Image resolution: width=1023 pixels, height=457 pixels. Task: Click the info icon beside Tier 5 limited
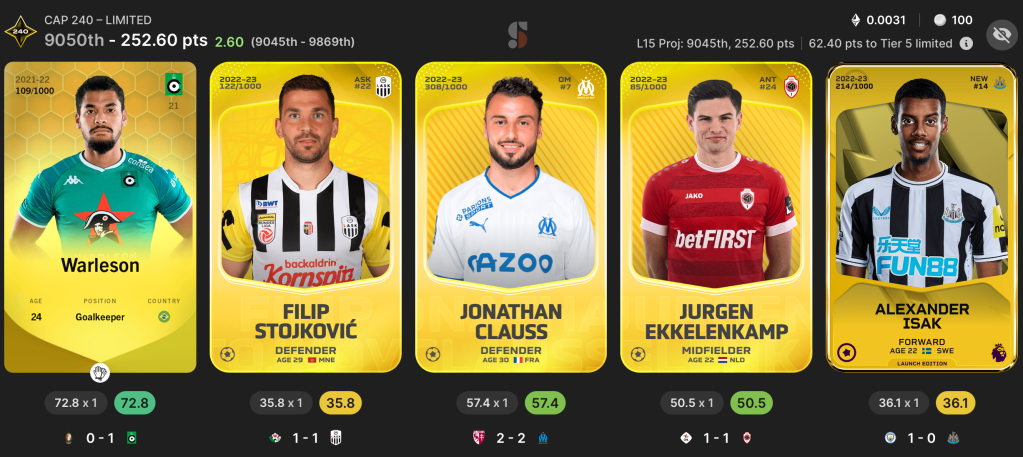tap(966, 44)
